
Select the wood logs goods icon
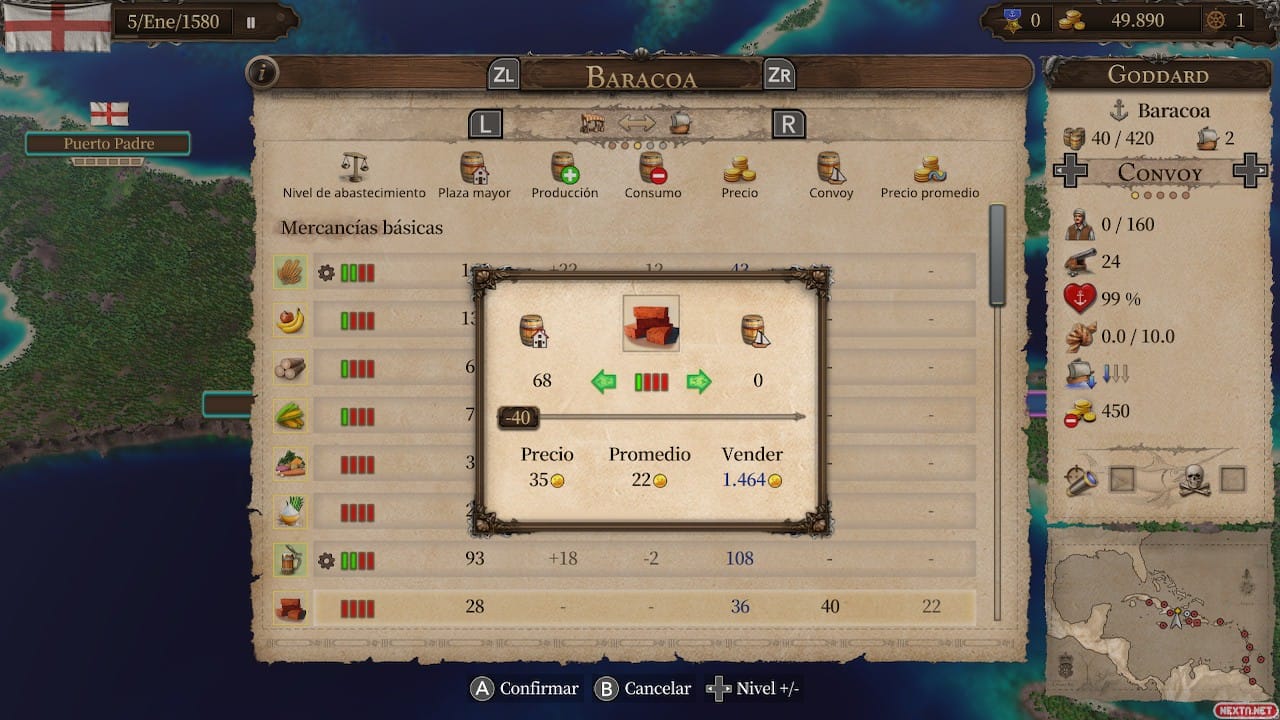pos(290,368)
